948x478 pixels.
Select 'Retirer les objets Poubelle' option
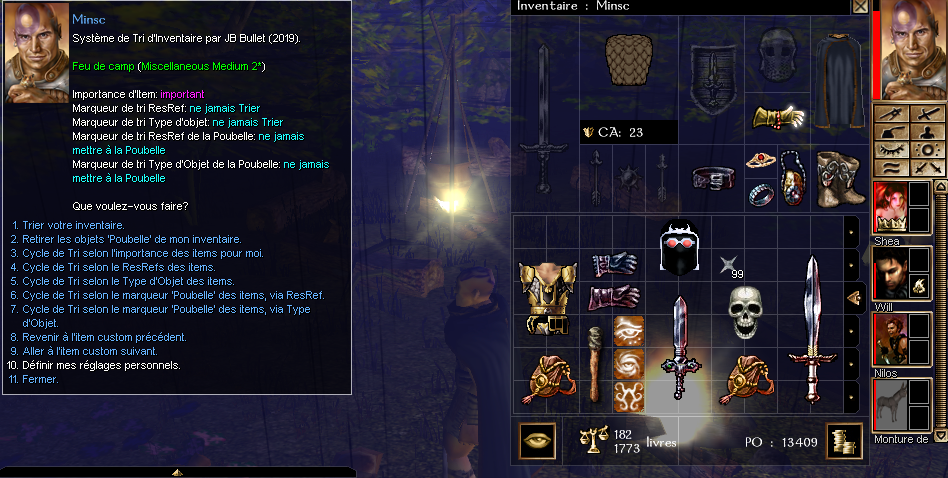pyautogui.click(x=131, y=239)
